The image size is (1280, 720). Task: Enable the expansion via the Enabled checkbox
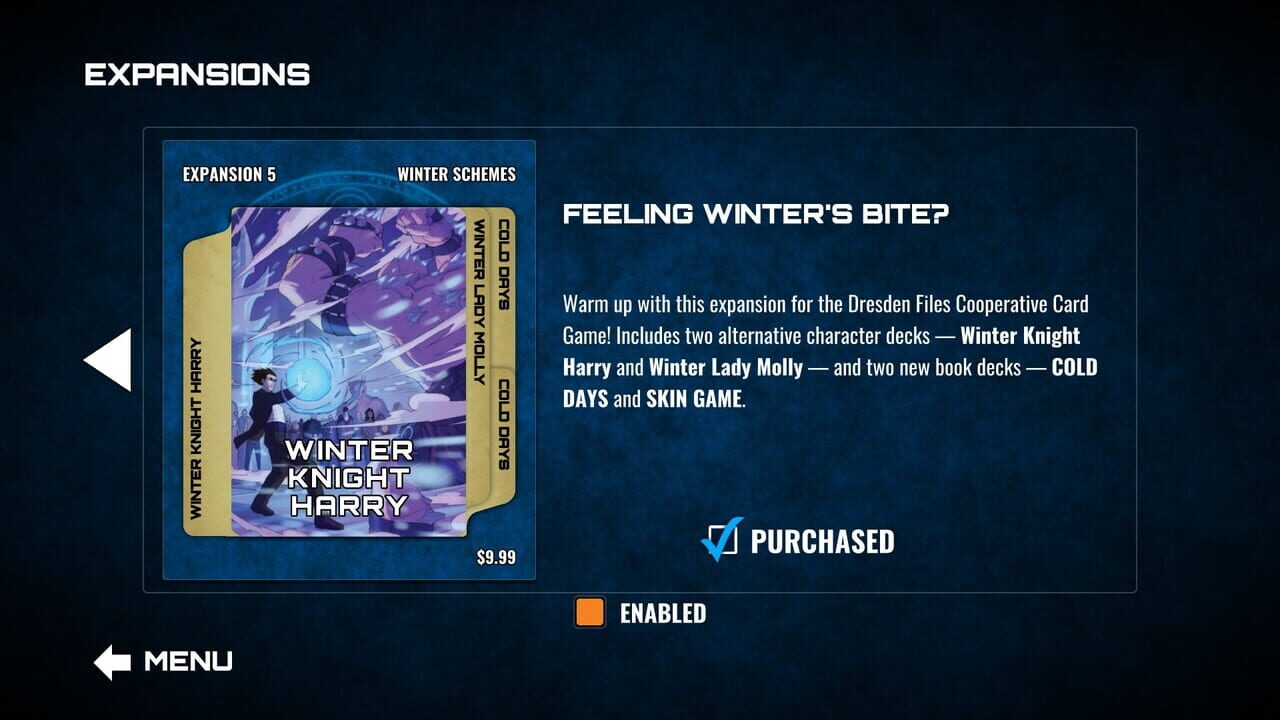pos(589,612)
